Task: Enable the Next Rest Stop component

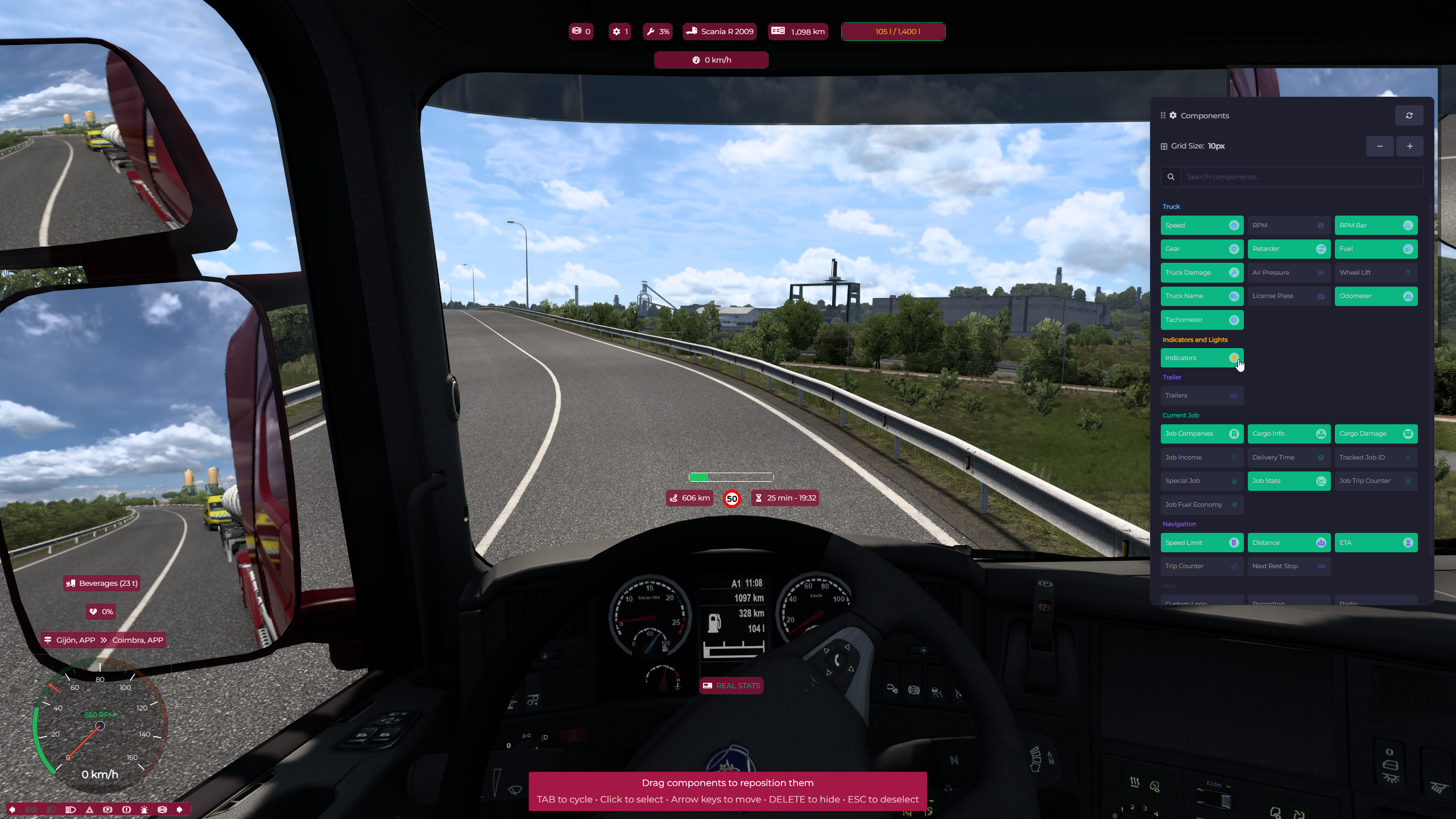Action: coord(1288,566)
